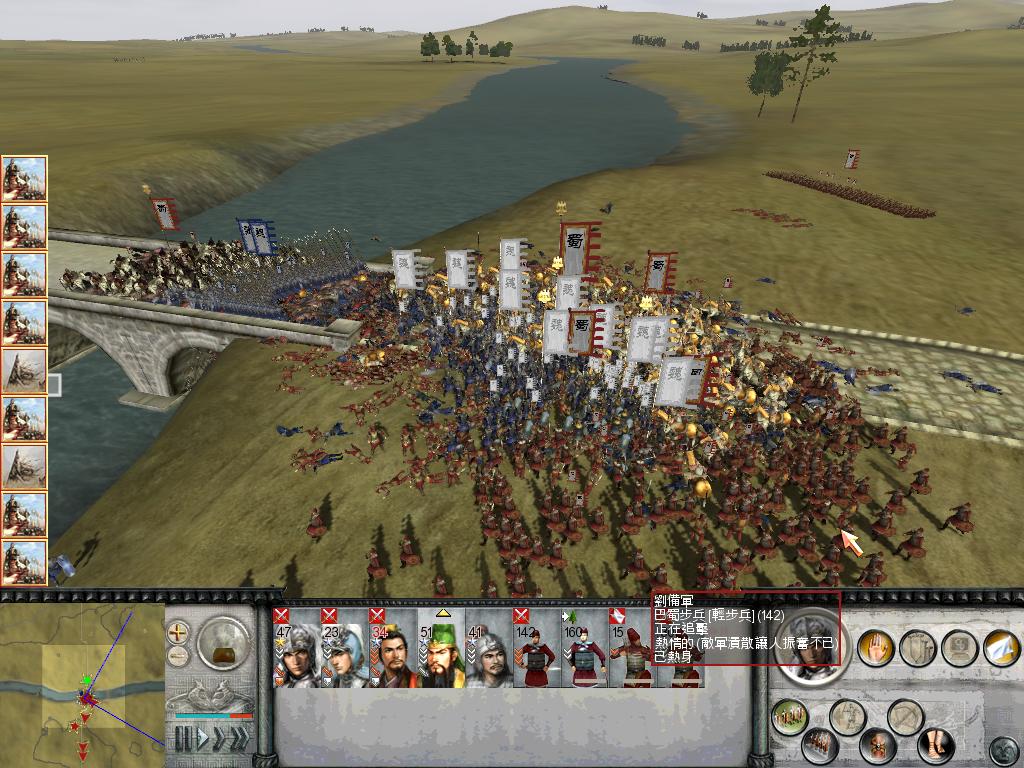Toggle the run mode feet button
1024x768 pixels.
coord(936,746)
